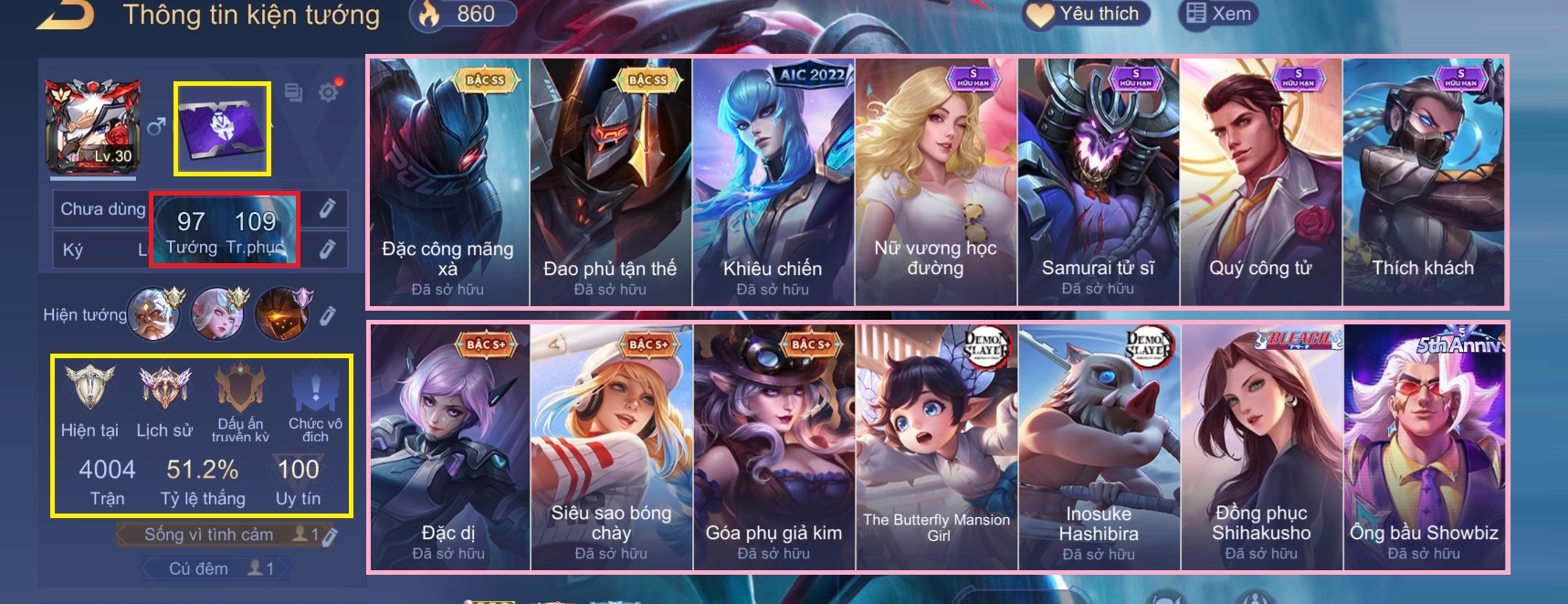Go back with the arrow button

point(66,16)
